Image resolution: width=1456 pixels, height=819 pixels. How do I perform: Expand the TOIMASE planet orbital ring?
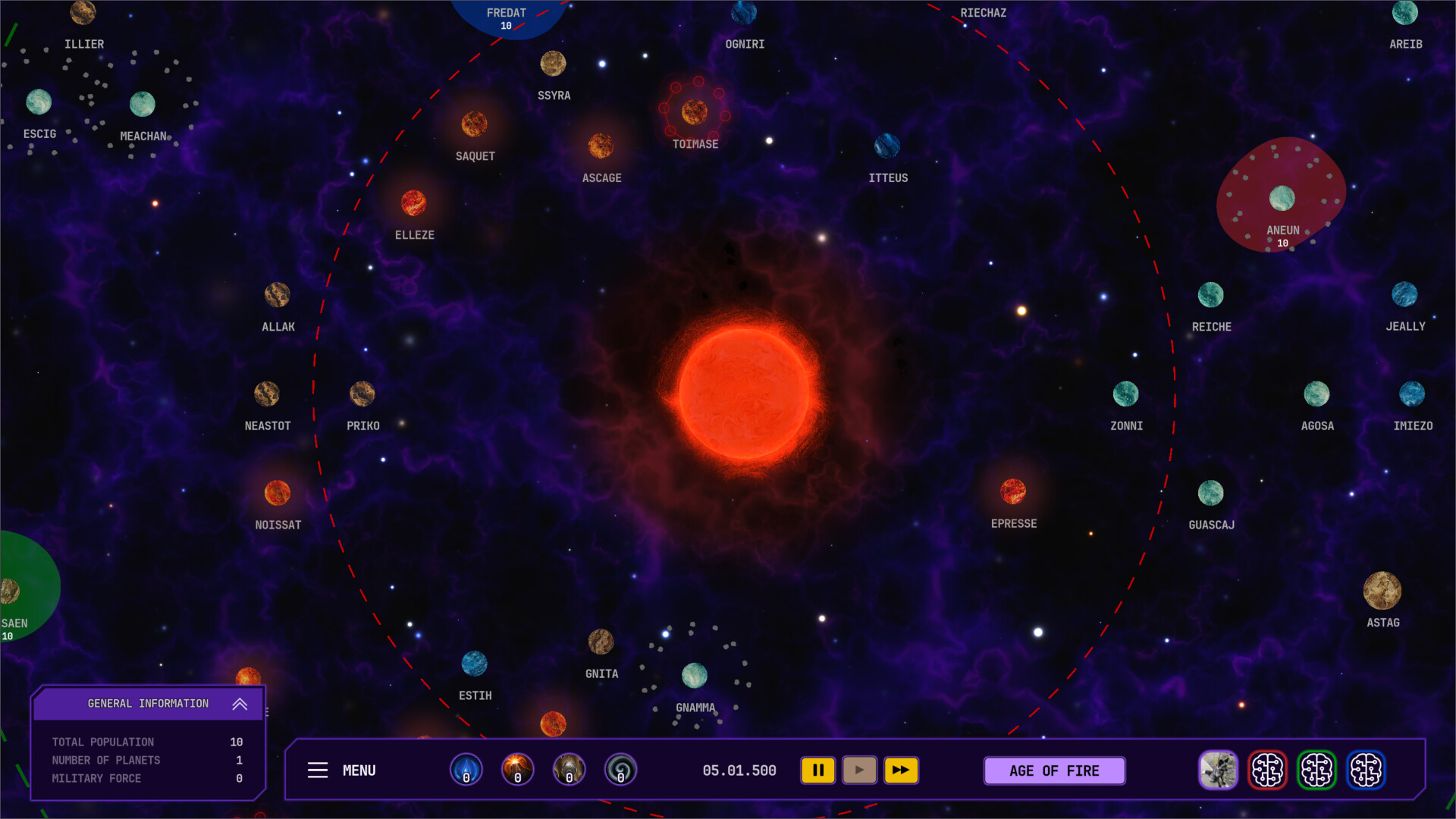coord(695,114)
